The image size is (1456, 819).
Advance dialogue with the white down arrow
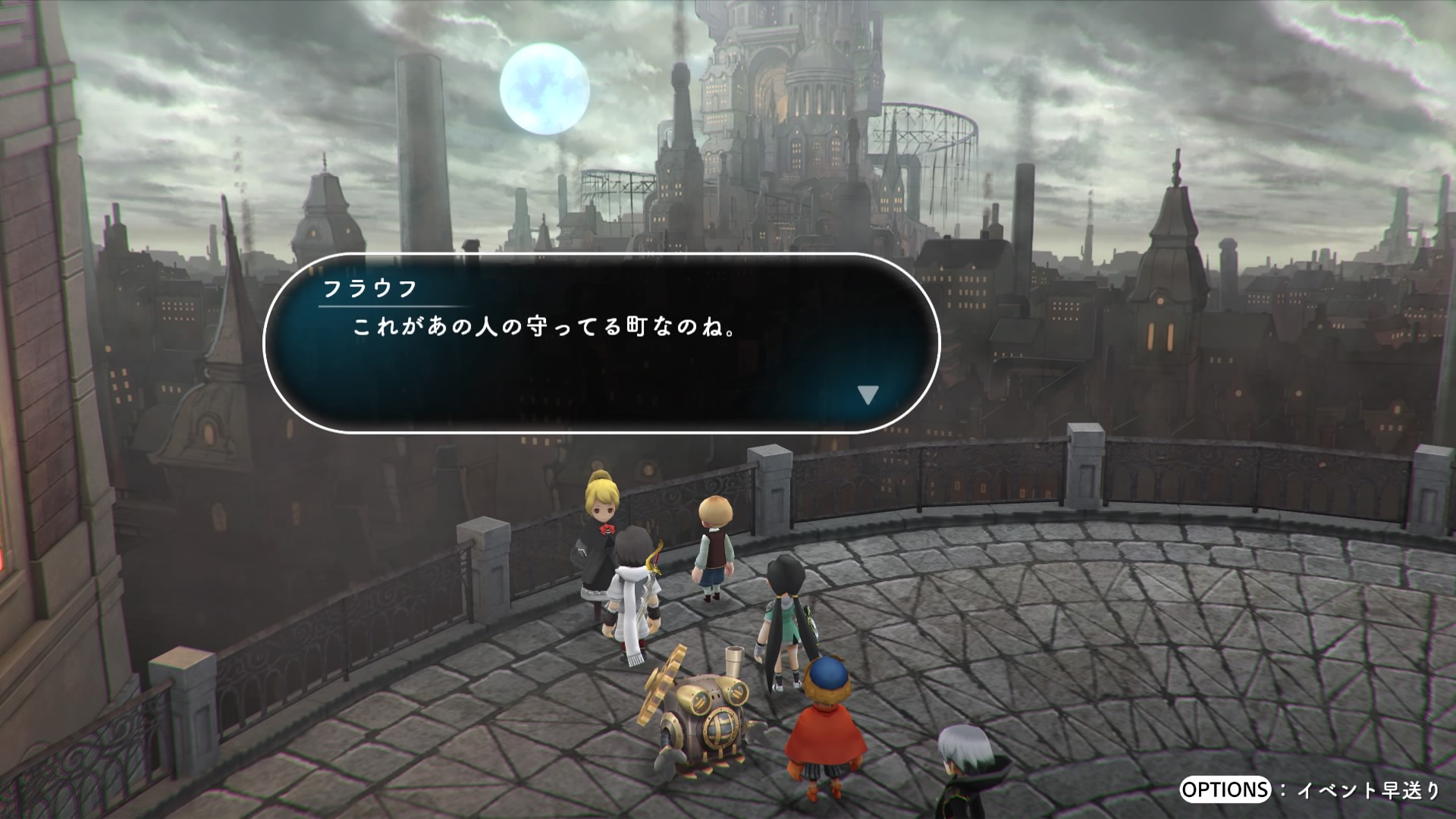coord(868,395)
